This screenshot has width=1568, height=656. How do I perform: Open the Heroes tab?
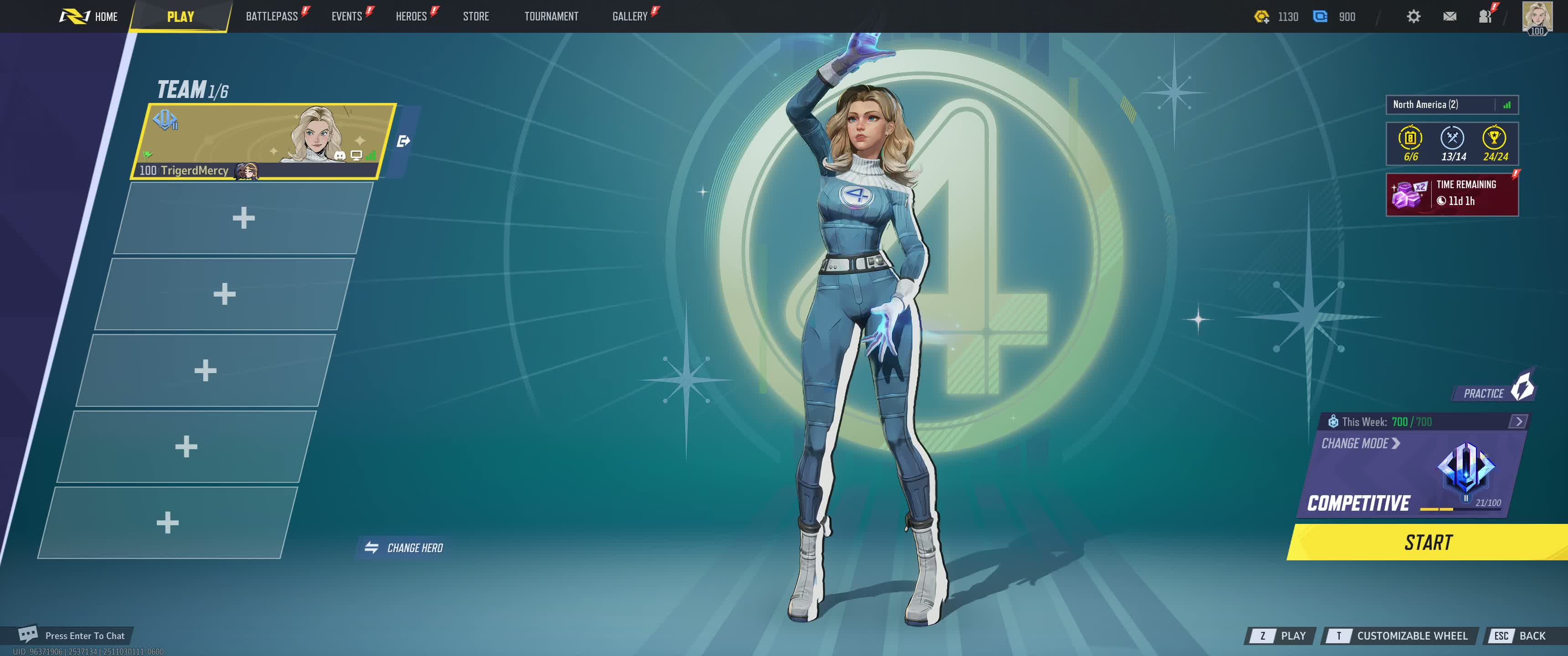tap(411, 16)
